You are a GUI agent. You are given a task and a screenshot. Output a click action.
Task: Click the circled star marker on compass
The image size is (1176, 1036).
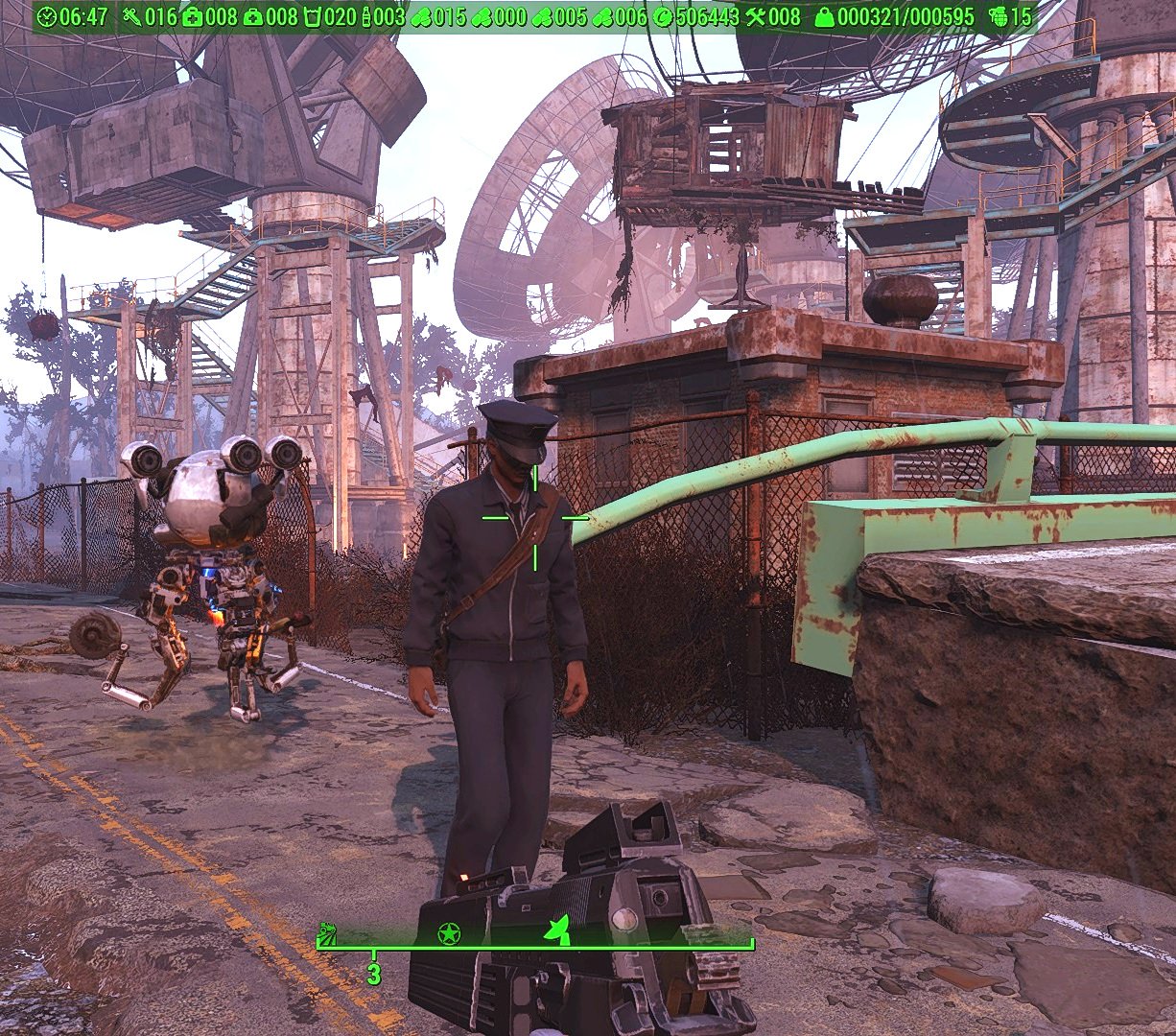point(448,932)
